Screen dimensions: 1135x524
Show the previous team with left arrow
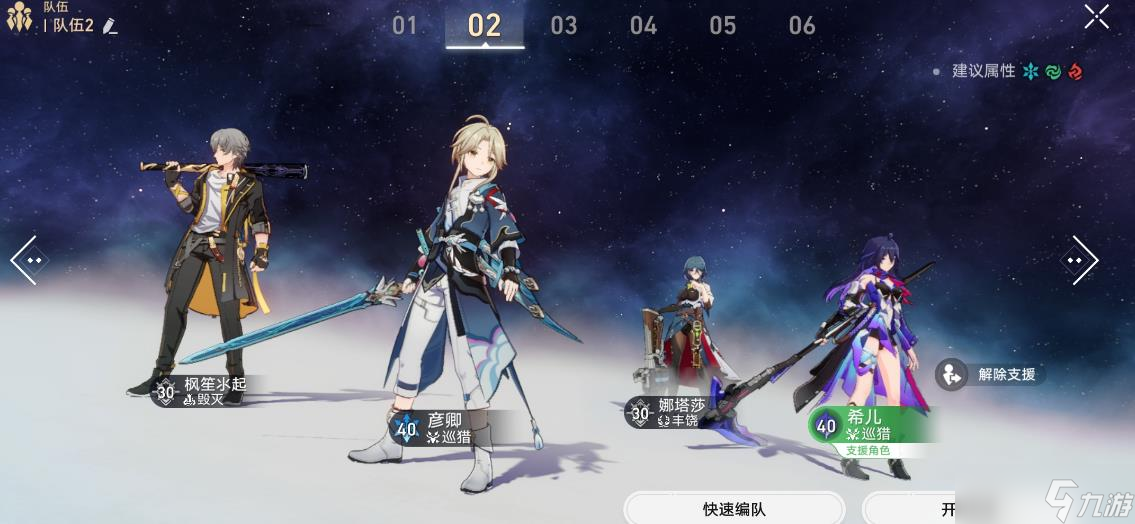click(x=25, y=260)
